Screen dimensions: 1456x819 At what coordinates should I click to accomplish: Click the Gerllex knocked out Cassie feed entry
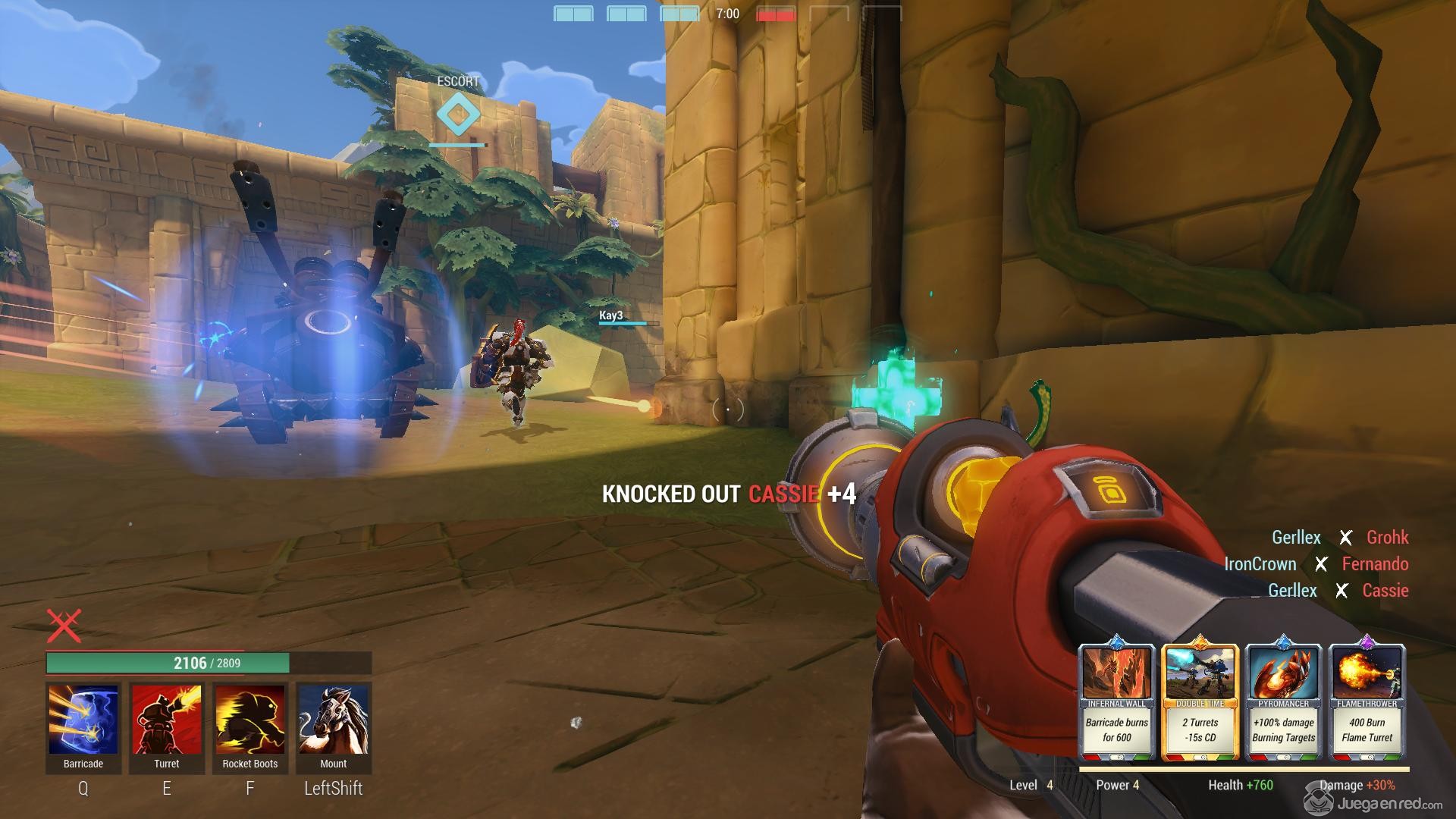tap(1338, 591)
